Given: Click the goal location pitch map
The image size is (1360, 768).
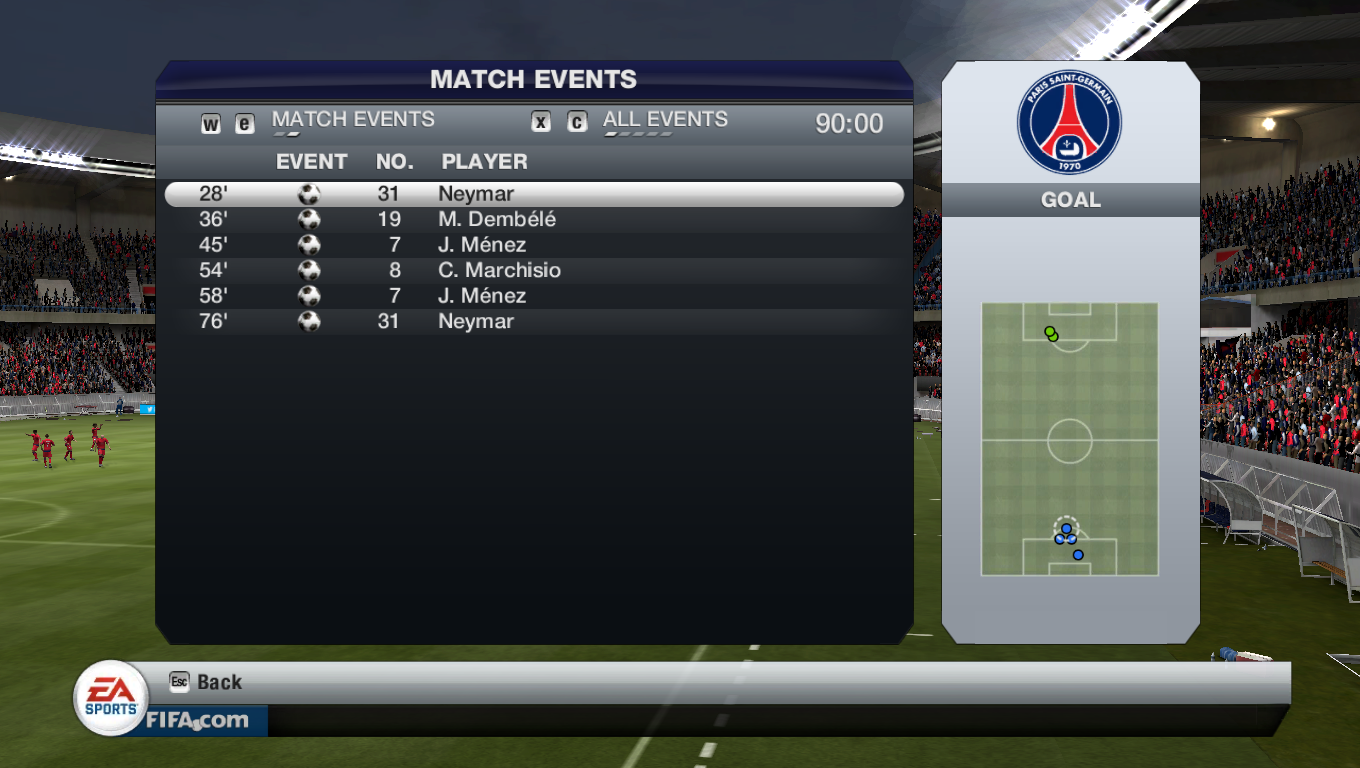Looking at the screenshot, I should point(1069,439).
